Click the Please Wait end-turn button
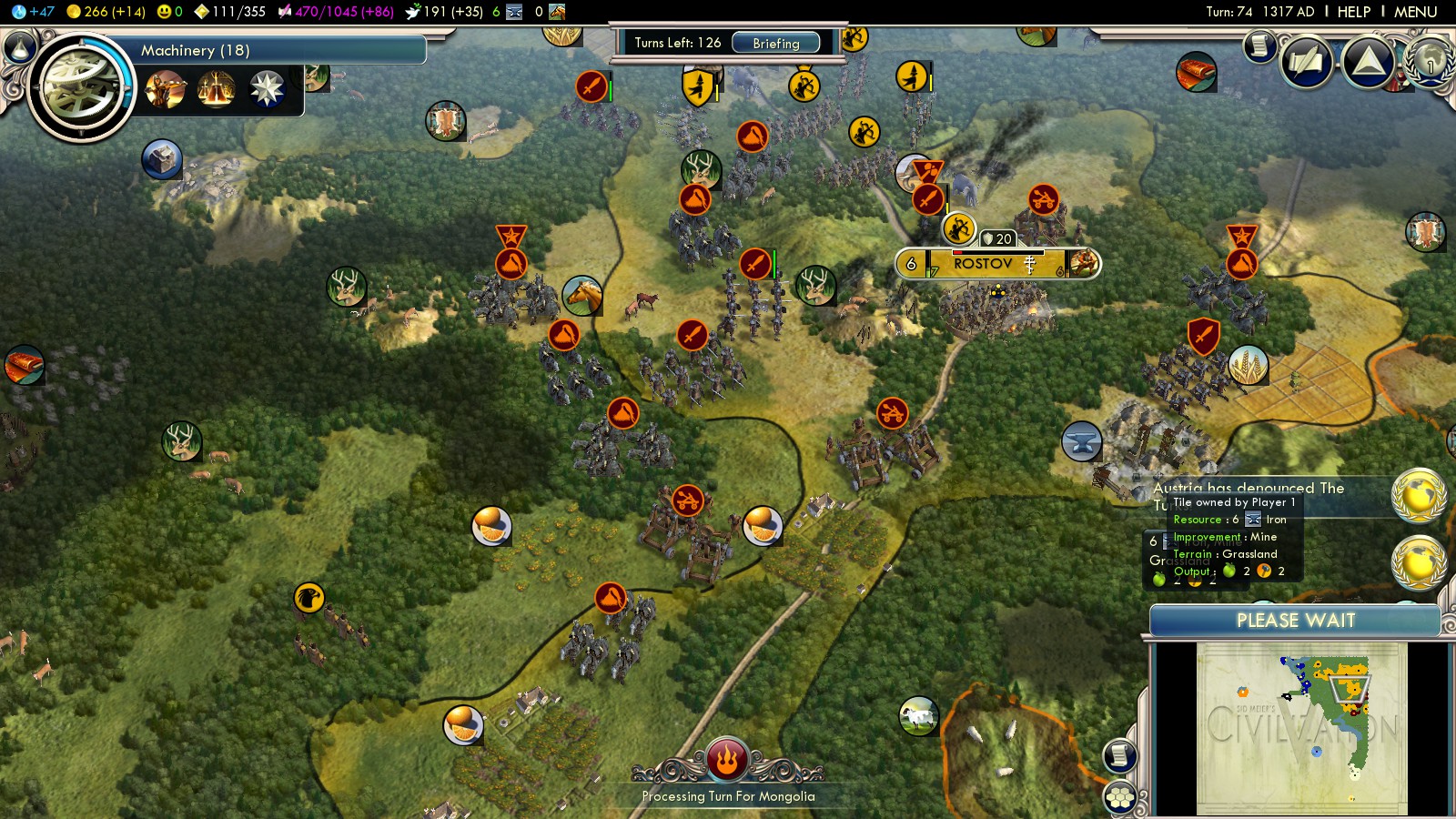 coord(1295,621)
